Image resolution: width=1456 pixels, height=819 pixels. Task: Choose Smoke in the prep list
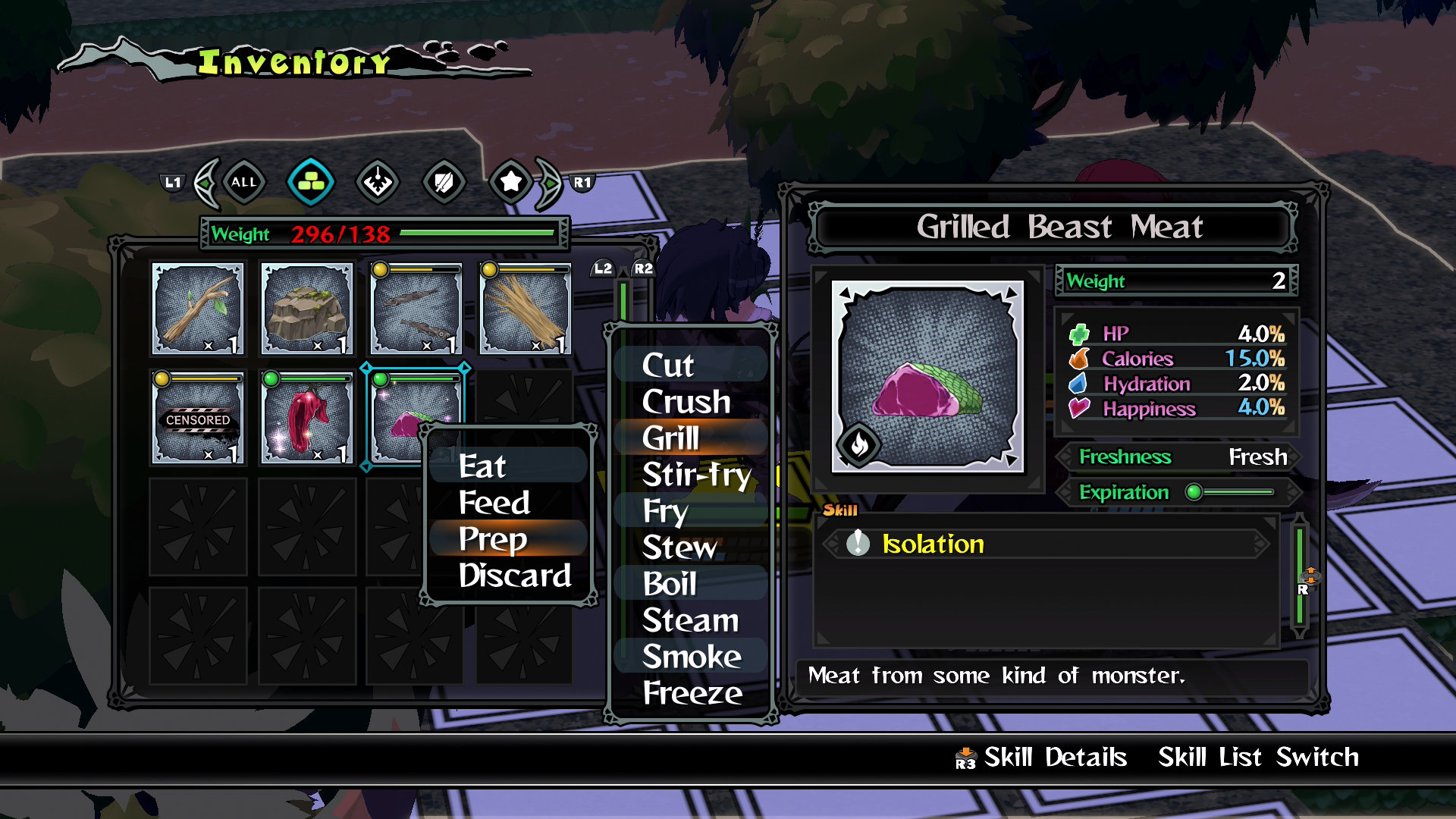[x=692, y=657]
